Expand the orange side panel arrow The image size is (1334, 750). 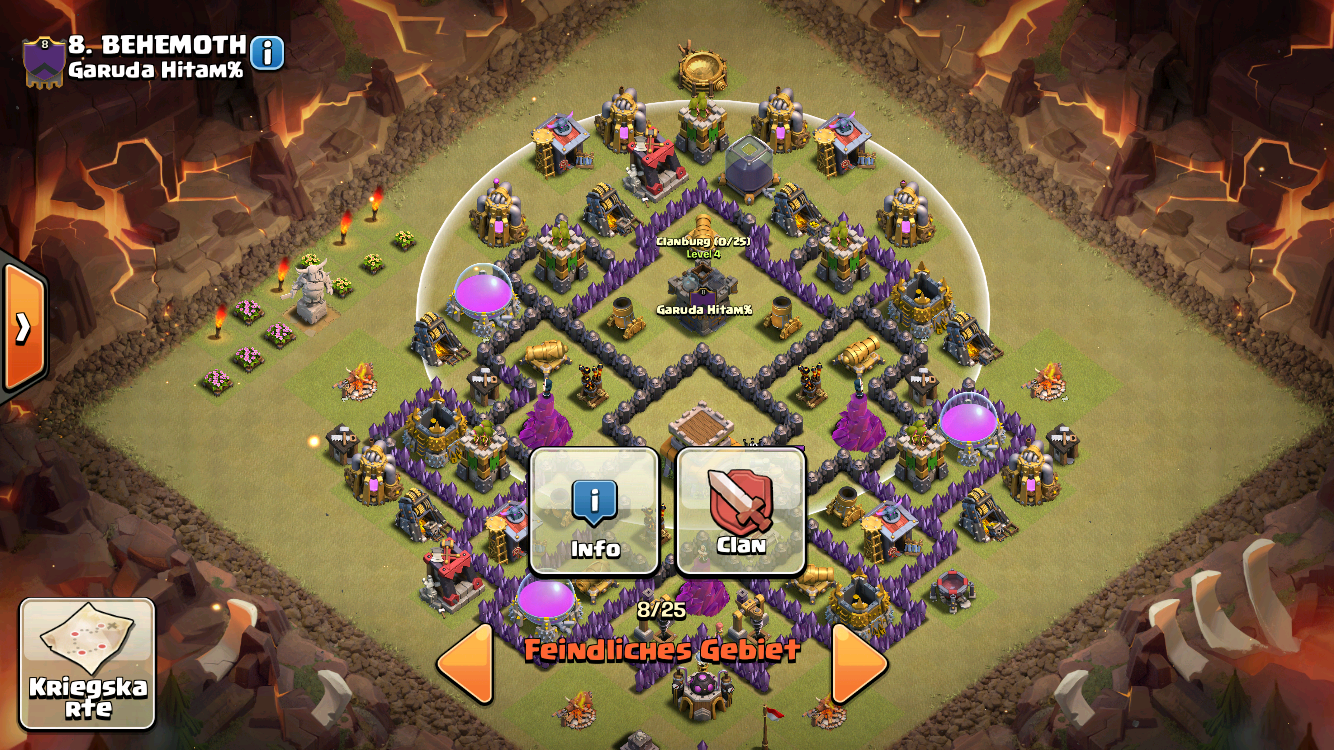click(22, 327)
